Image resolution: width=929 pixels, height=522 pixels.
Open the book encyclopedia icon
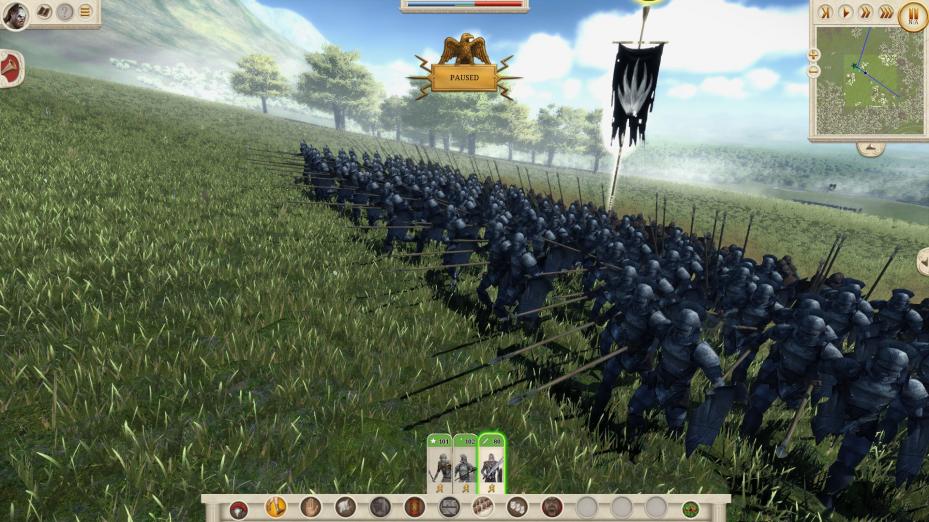[x=44, y=12]
